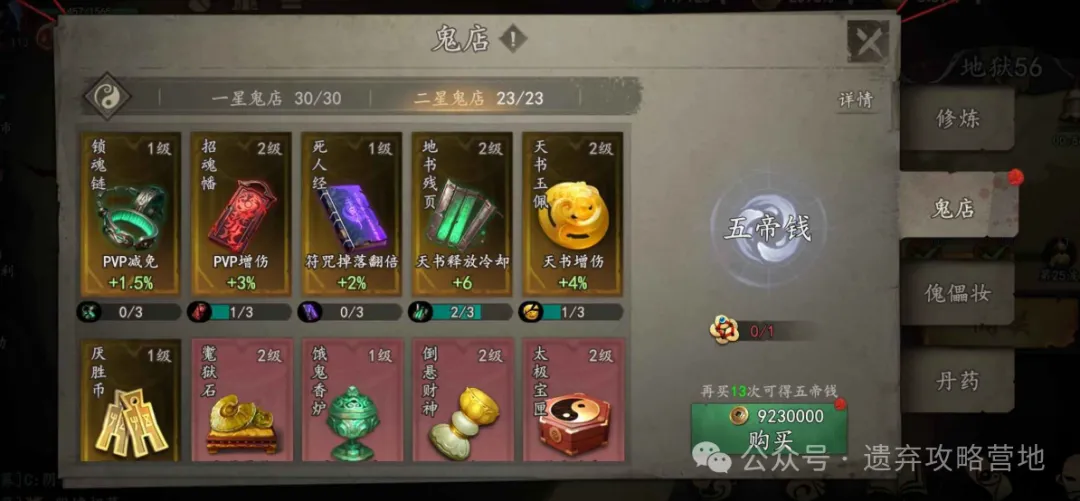Close the 鬼店 shop window
The image size is (1080, 501).
[867, 42]
